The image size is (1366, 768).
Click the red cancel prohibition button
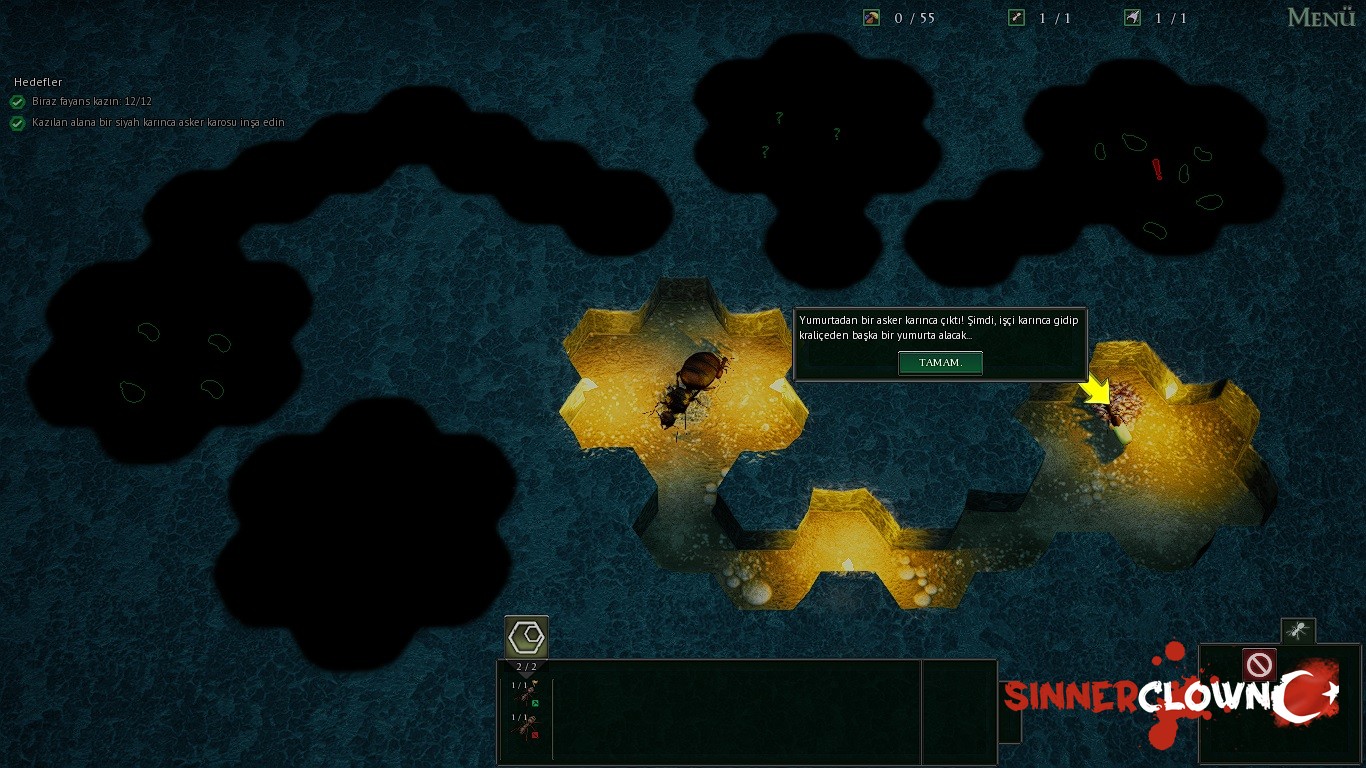1259,664
